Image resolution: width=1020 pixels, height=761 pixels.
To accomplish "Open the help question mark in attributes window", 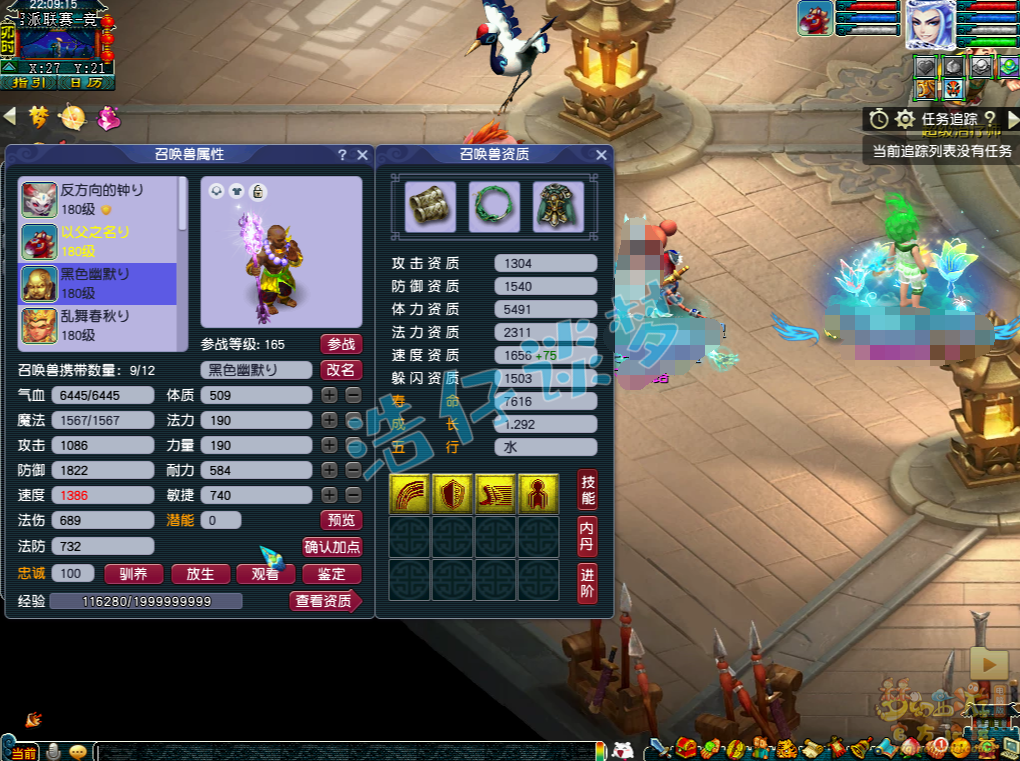I will [342, 155].
